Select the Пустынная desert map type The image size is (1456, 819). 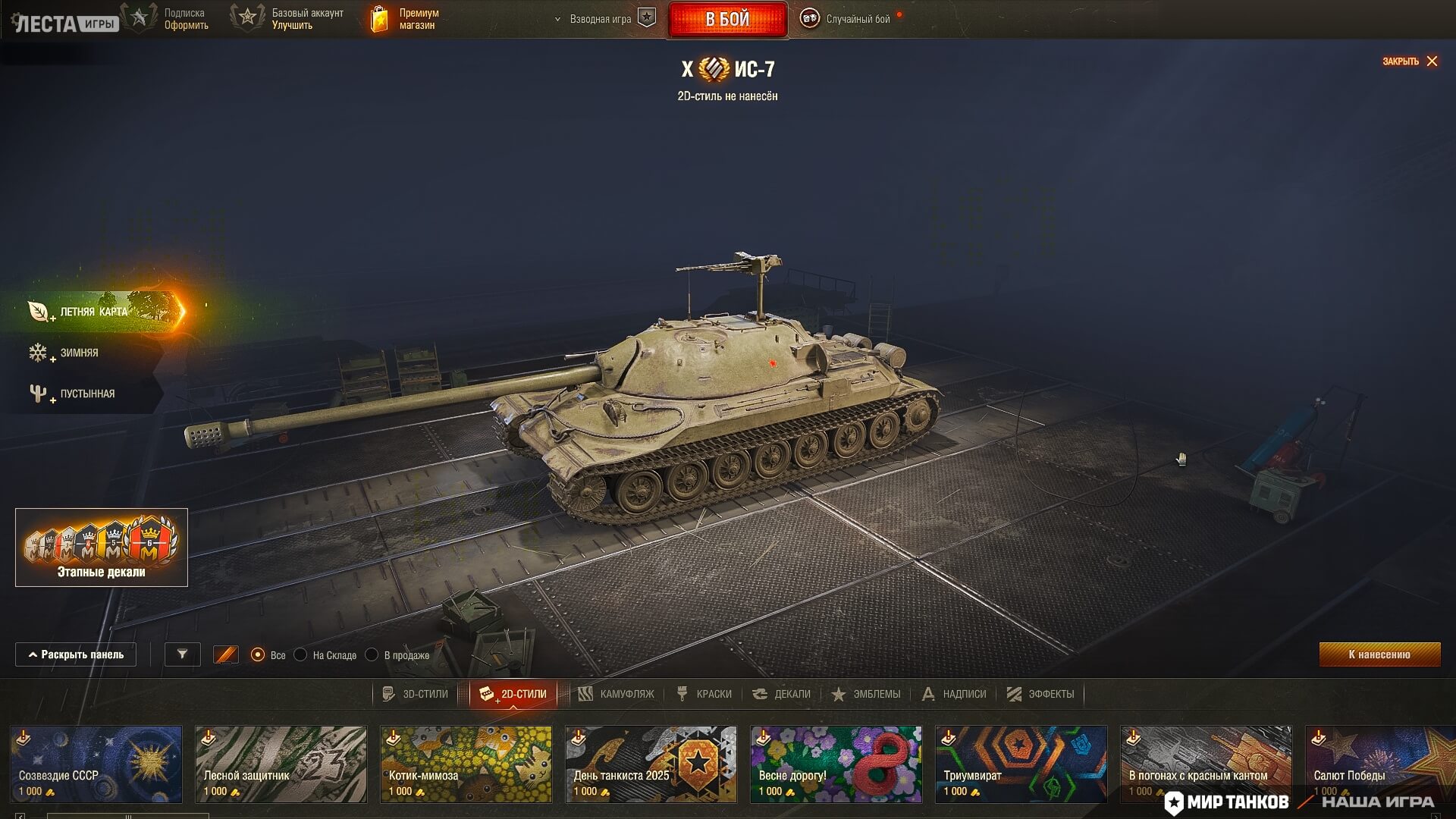[86, 394]
